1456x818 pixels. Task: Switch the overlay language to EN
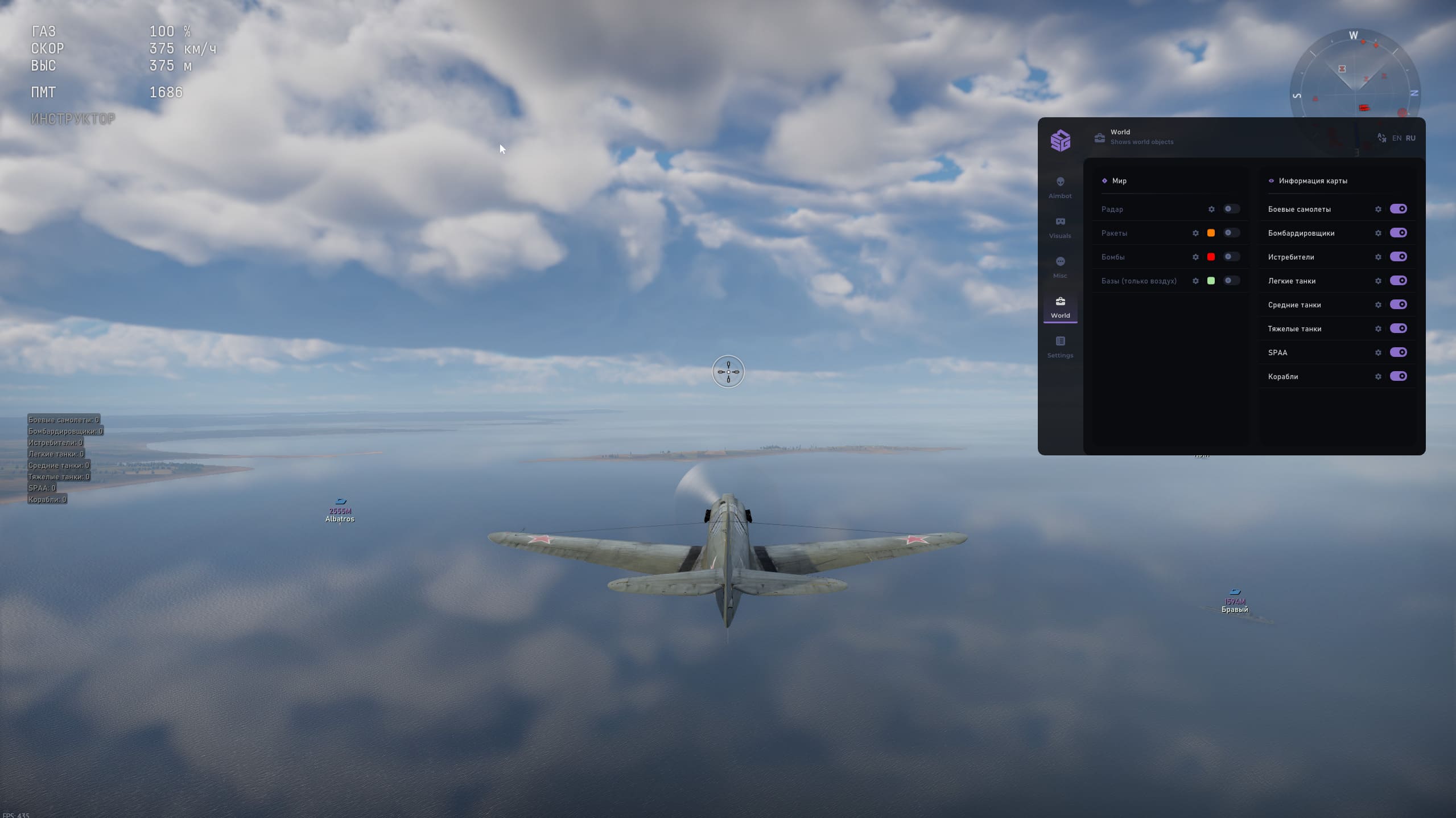coord(1396,138)
